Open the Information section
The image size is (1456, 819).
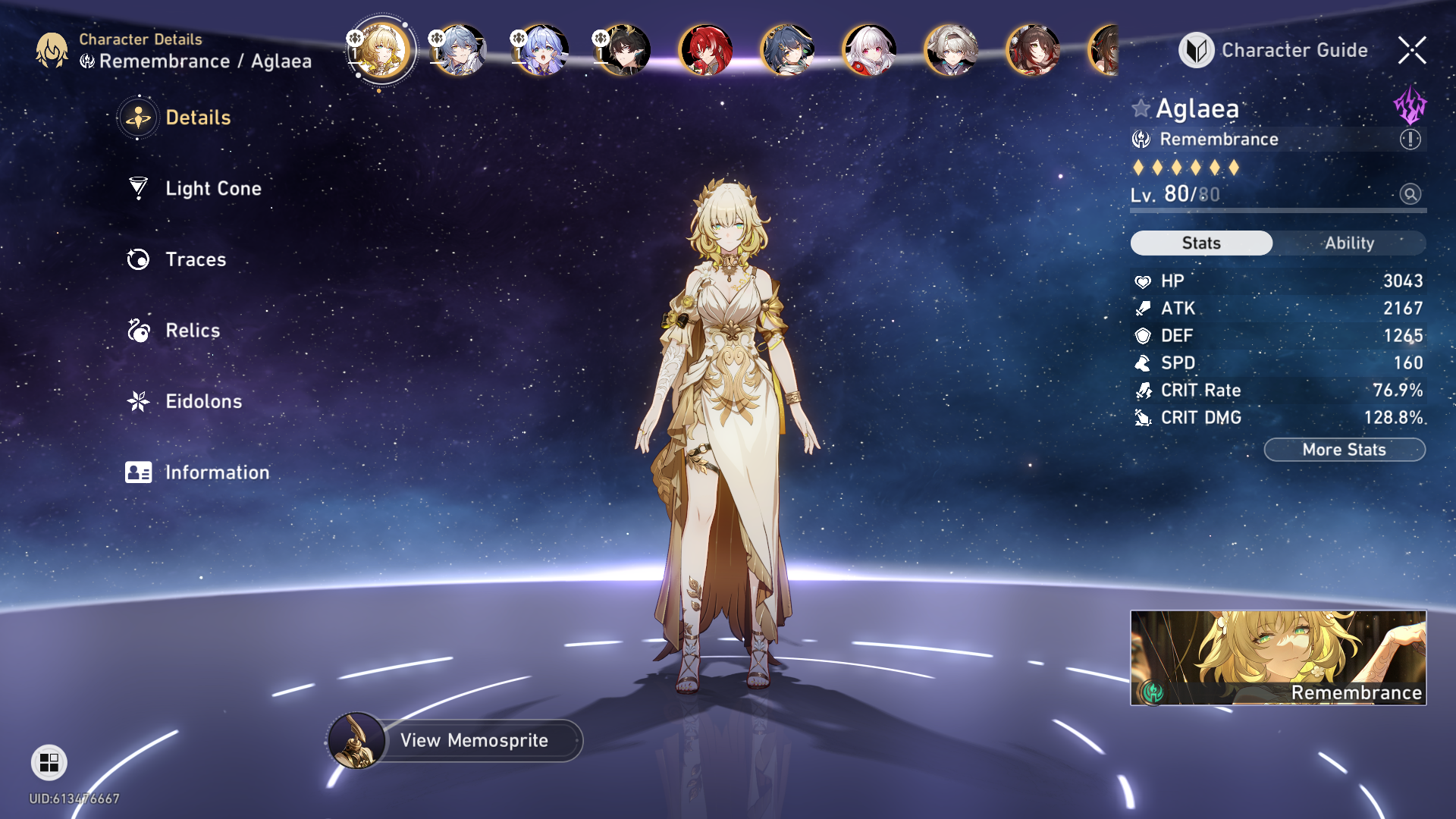(217, 472)
